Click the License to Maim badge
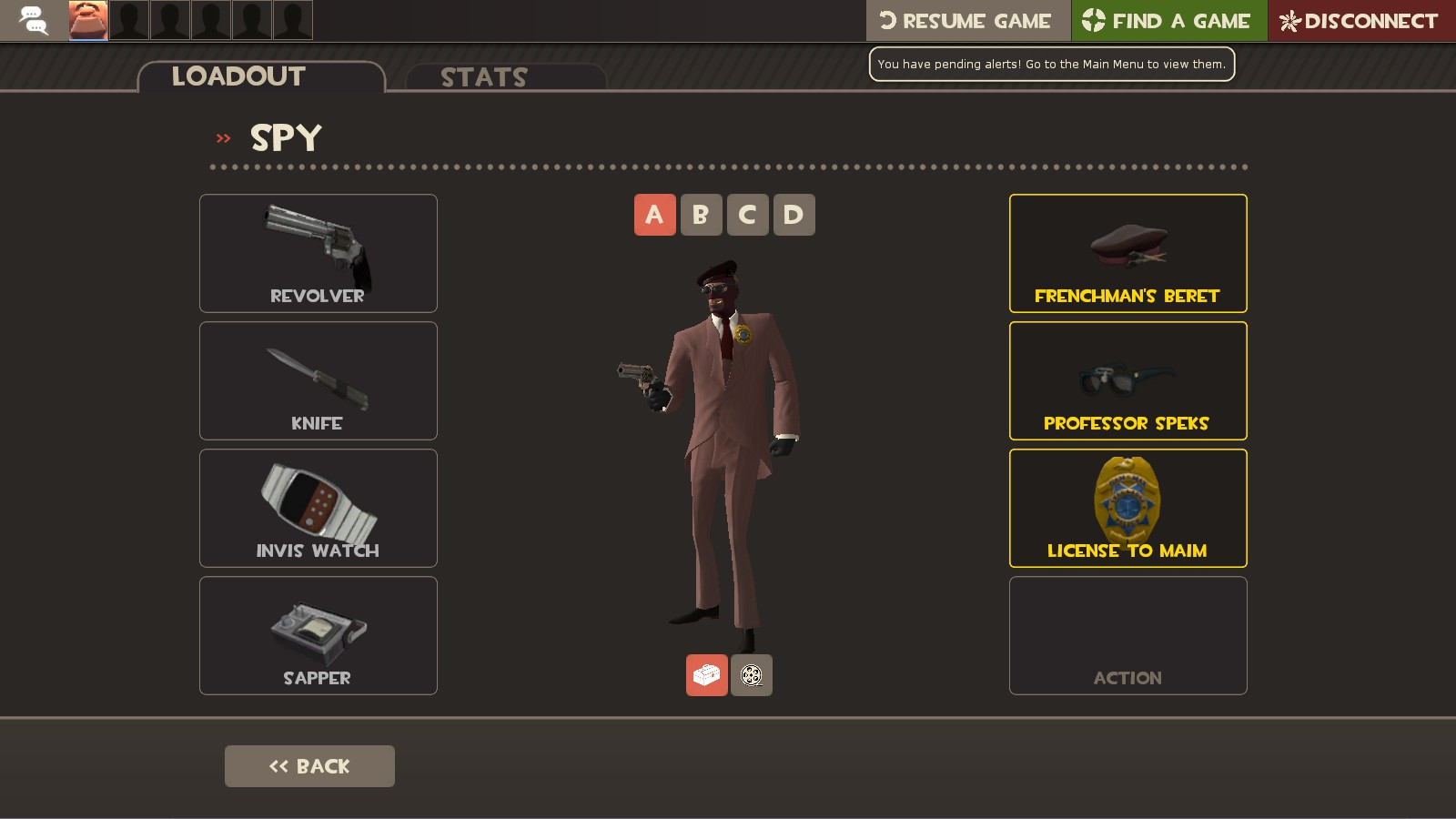1456x819 pixels. click(1127, 508)
